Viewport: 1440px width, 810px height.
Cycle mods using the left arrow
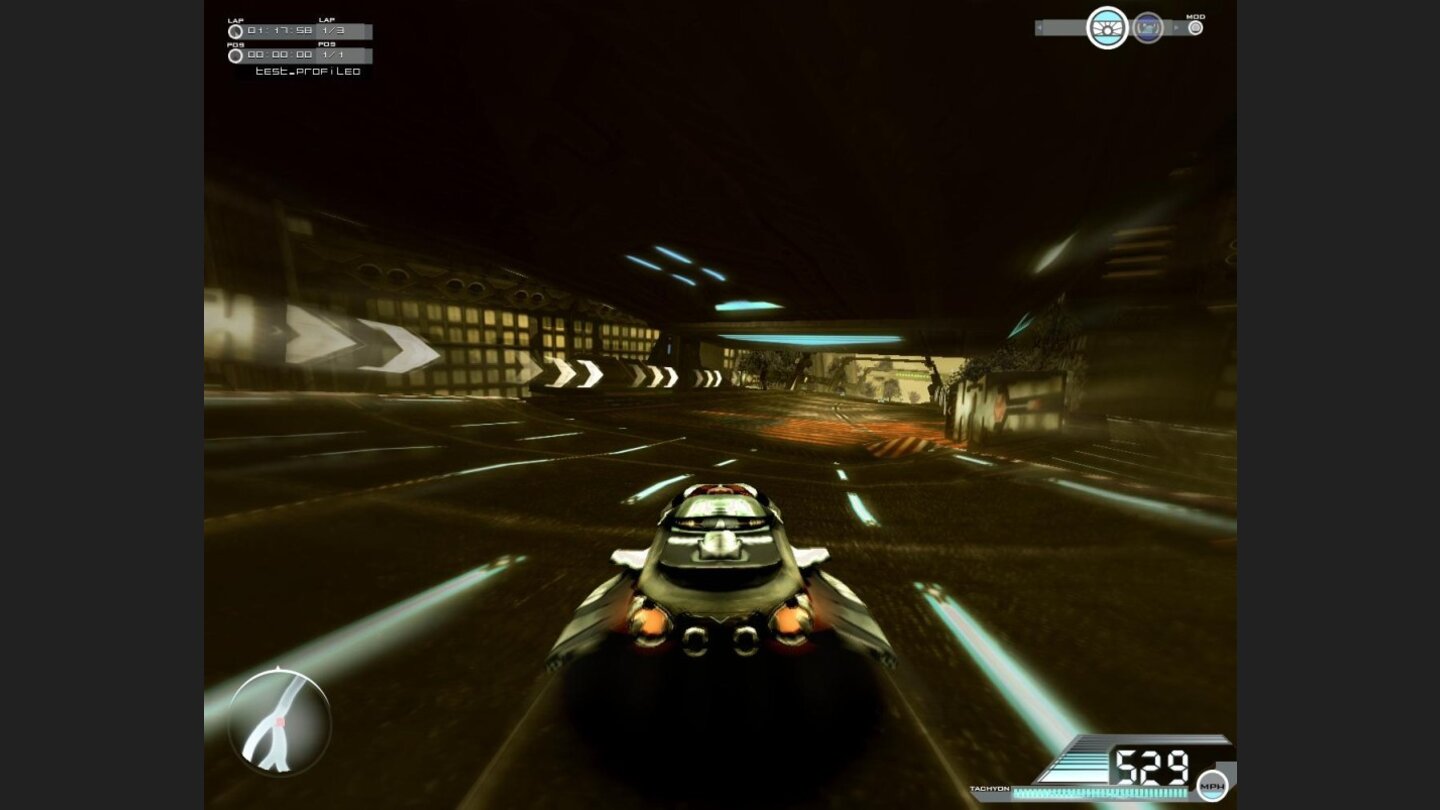coord(1039,27)
